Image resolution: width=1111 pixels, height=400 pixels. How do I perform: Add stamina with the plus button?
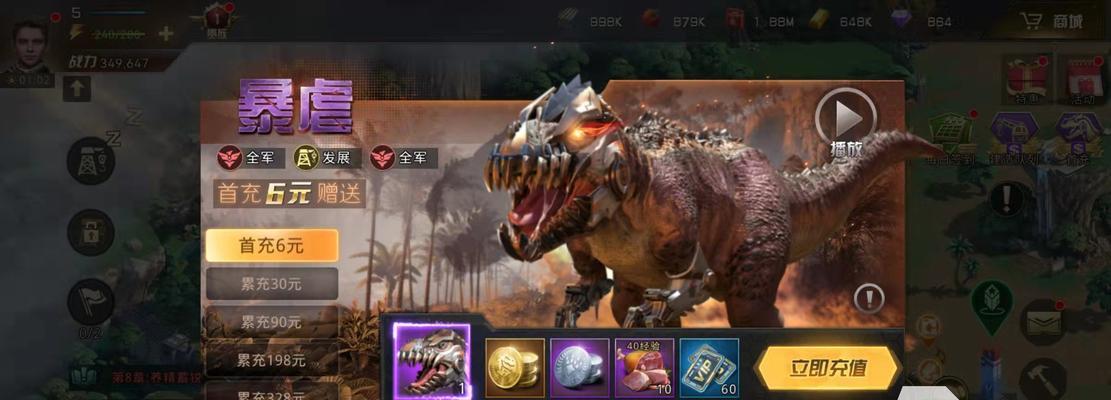pyautogui.click(x=166, y=33)
